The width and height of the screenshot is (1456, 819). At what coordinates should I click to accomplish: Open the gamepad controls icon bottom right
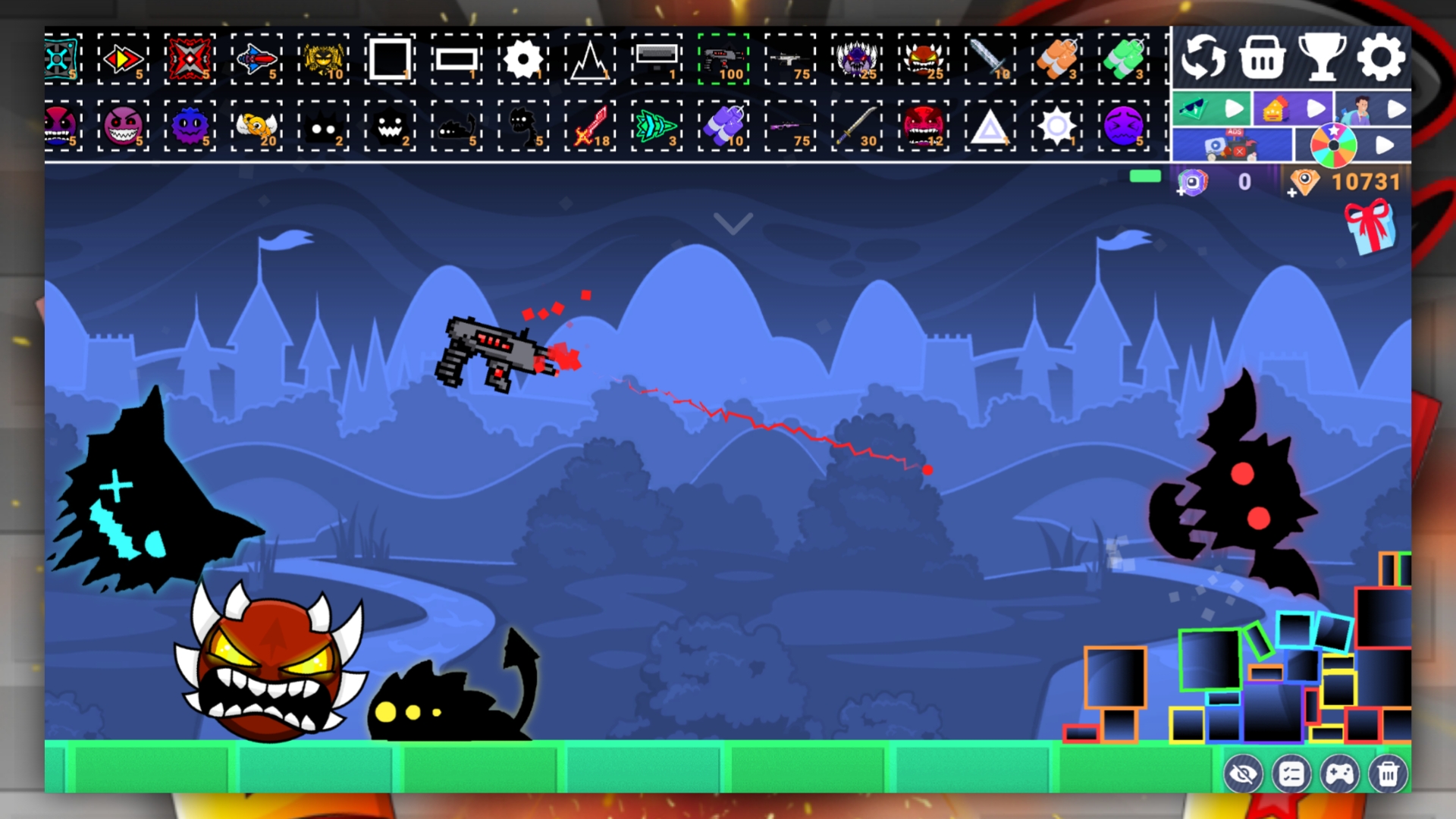1341,775
